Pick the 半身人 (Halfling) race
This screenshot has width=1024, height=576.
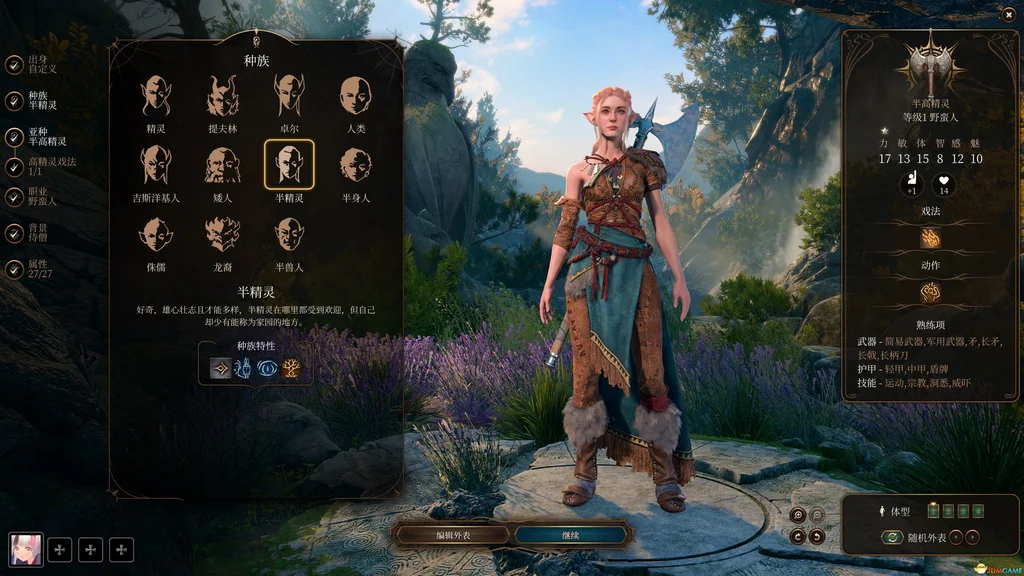coord(355,165)
